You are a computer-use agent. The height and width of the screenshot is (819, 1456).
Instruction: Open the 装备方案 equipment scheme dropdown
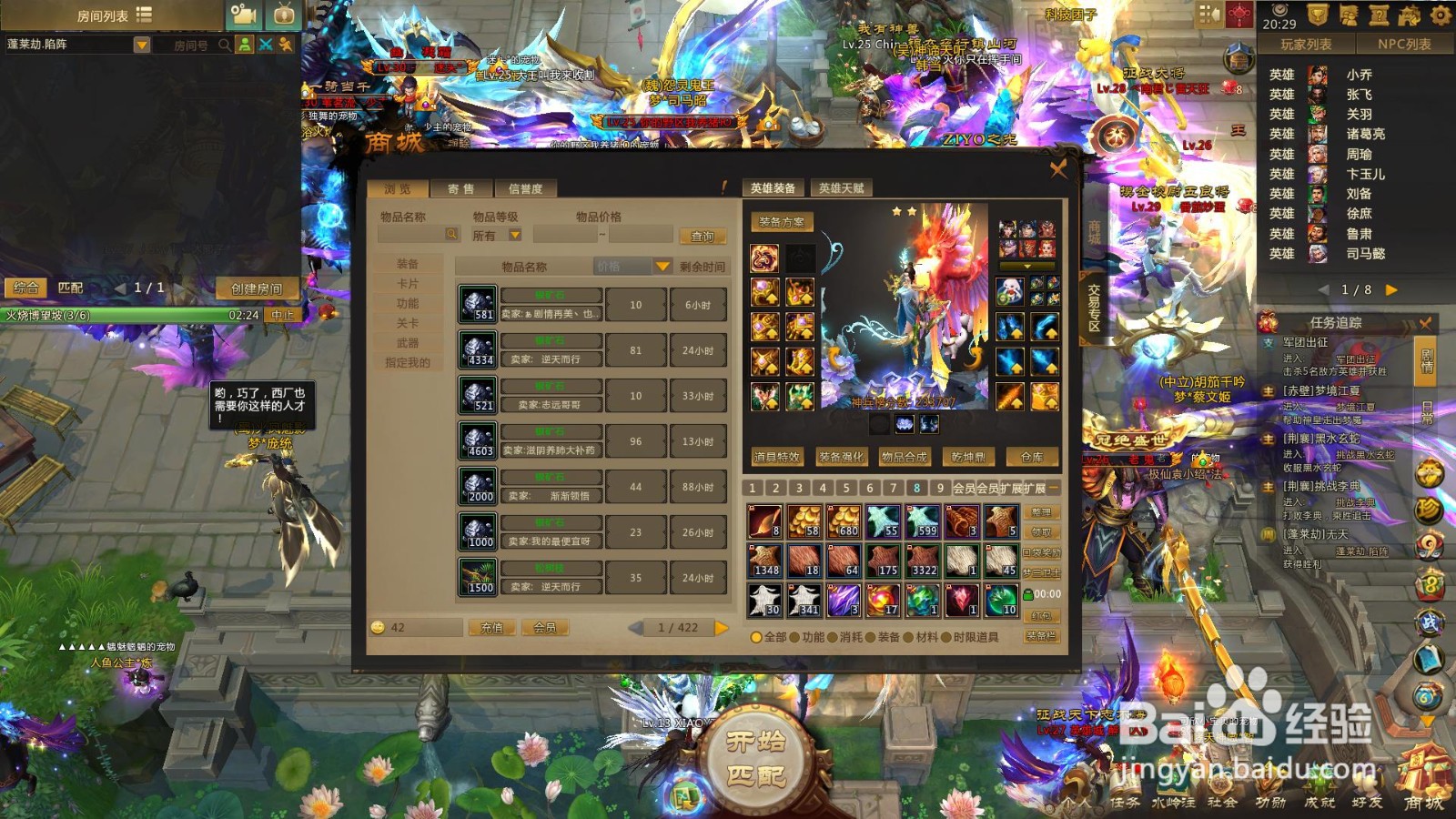pyautogui.click(x=784, y=221)
